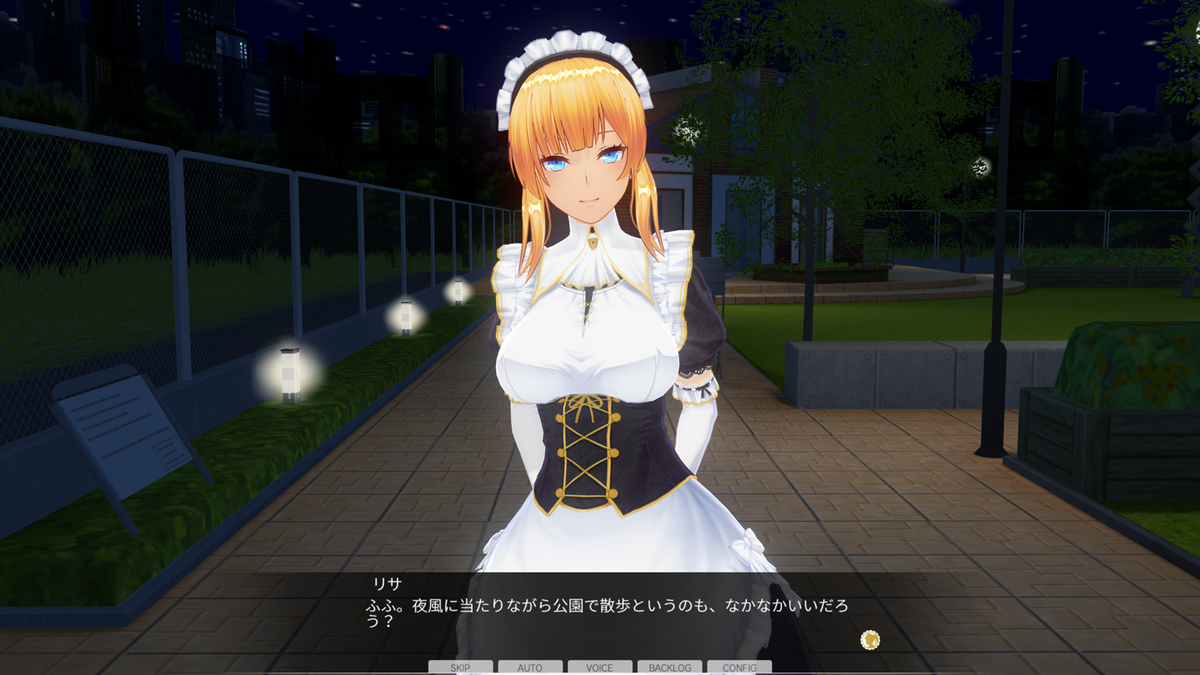This screenshot has width=1200, height=675.
Task: Click the SKIP button
Action: [460, 667]
